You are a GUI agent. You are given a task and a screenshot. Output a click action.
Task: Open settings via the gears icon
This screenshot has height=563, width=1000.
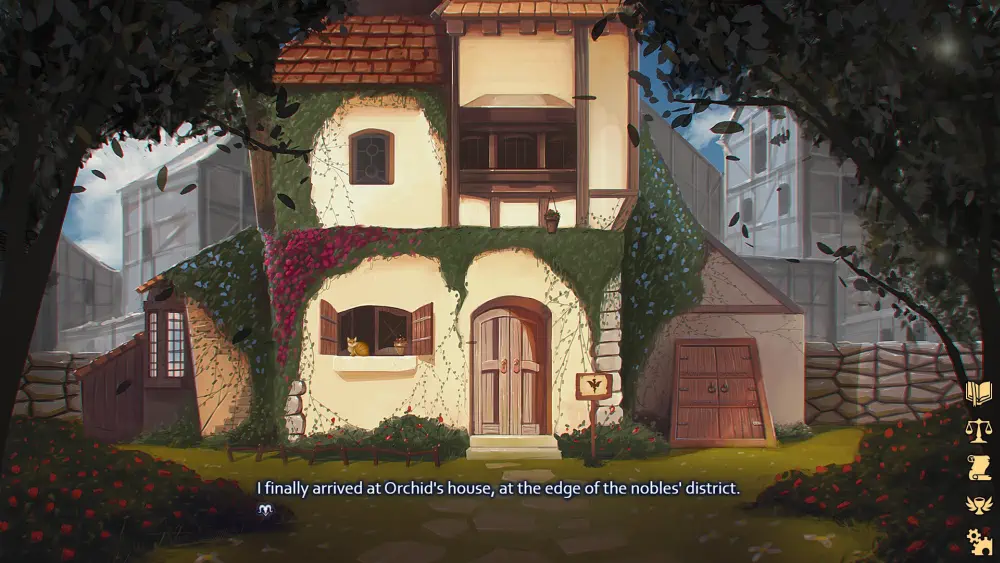[977, 541]
